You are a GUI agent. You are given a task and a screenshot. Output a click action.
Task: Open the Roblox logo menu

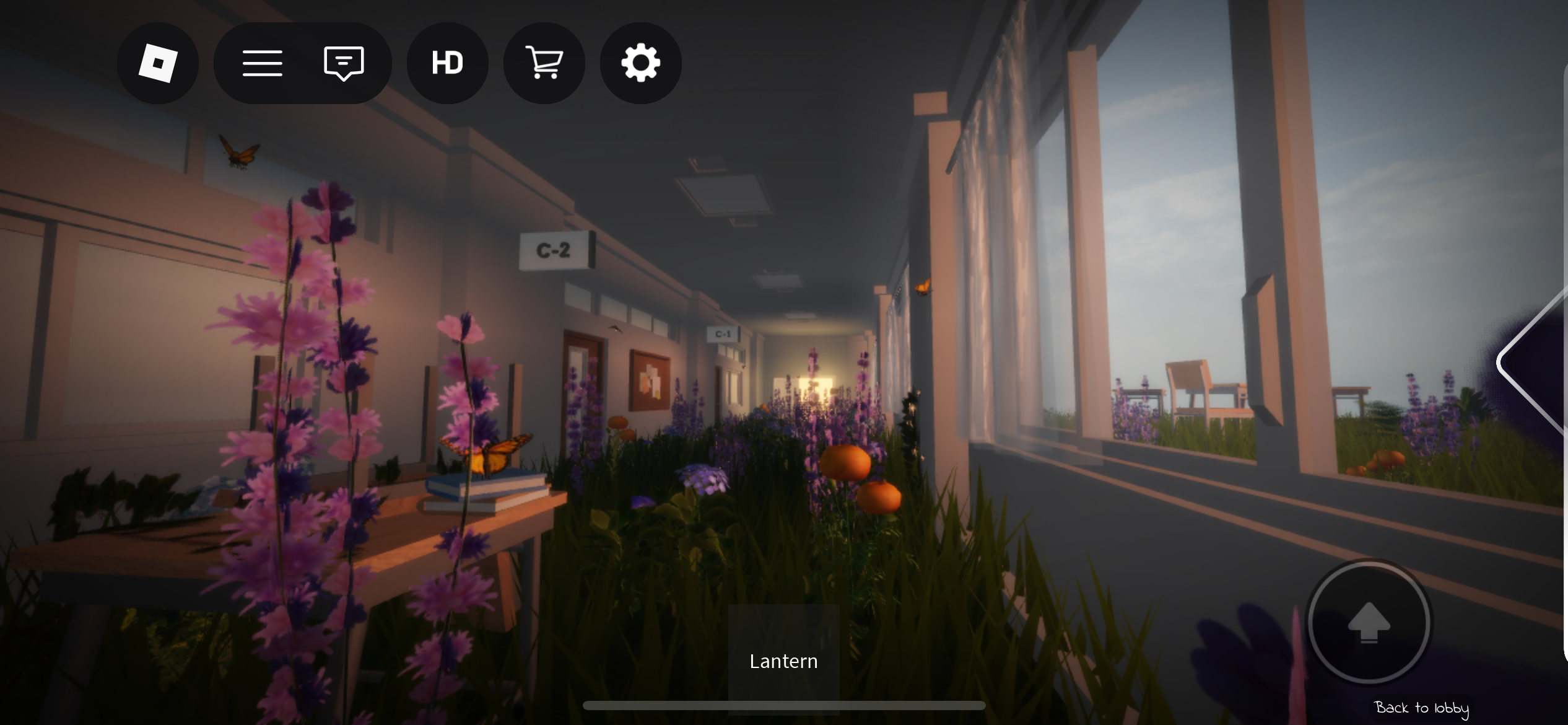click(x=158, y=63)
